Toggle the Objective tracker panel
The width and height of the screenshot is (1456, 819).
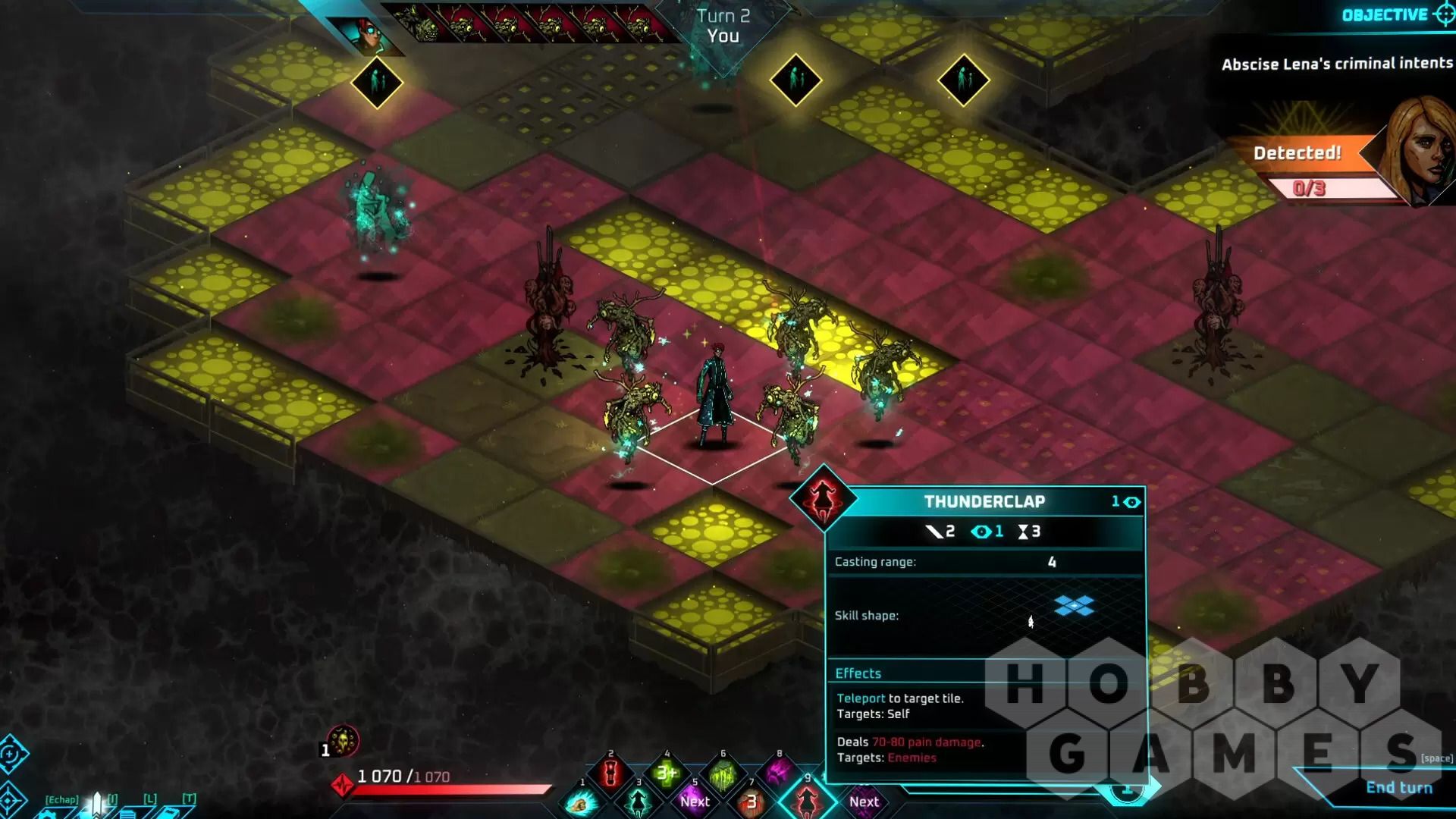click(x=1395, y=15)
